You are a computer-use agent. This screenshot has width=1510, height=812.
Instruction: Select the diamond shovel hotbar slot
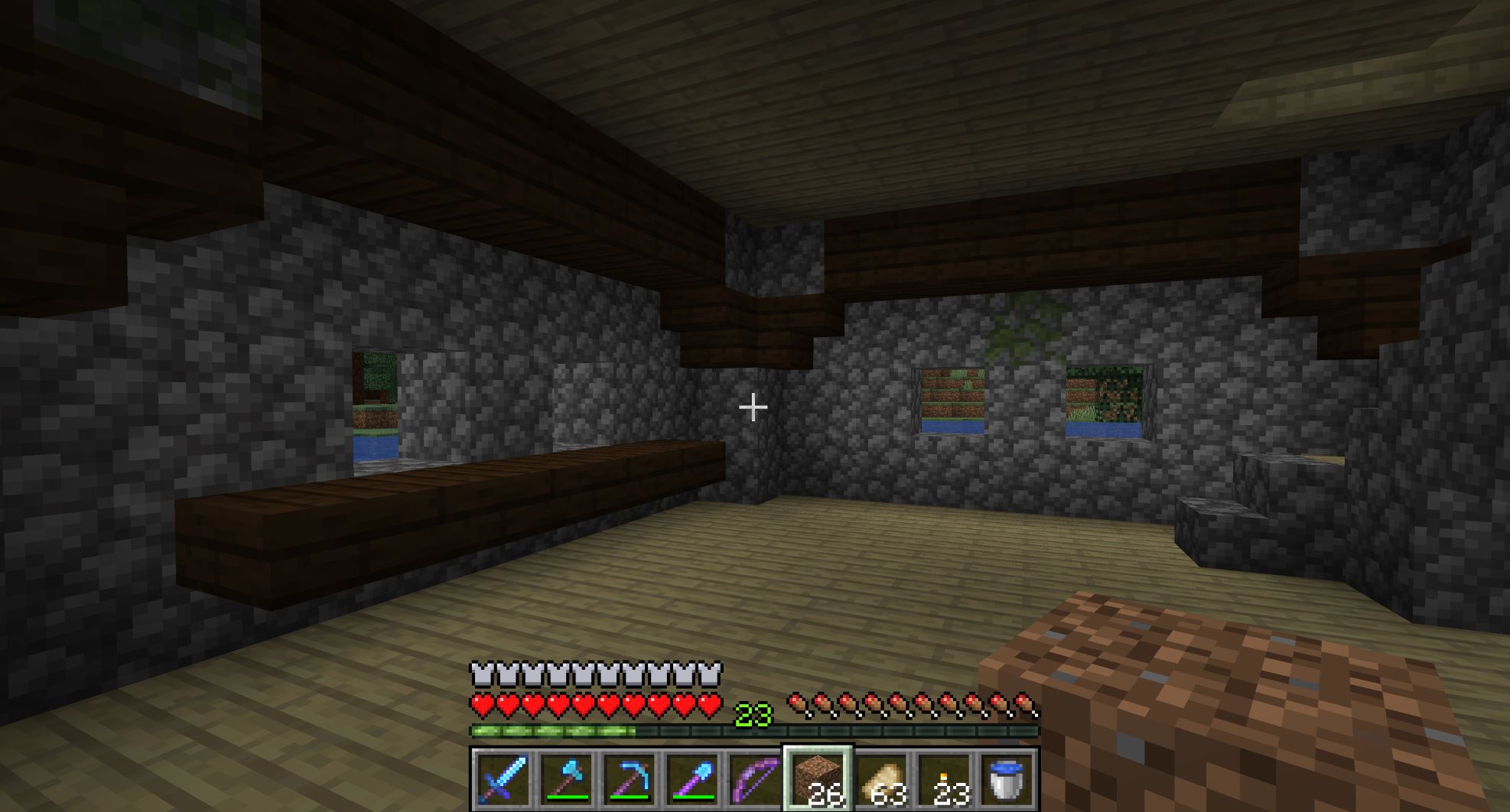tap(692, 779)
